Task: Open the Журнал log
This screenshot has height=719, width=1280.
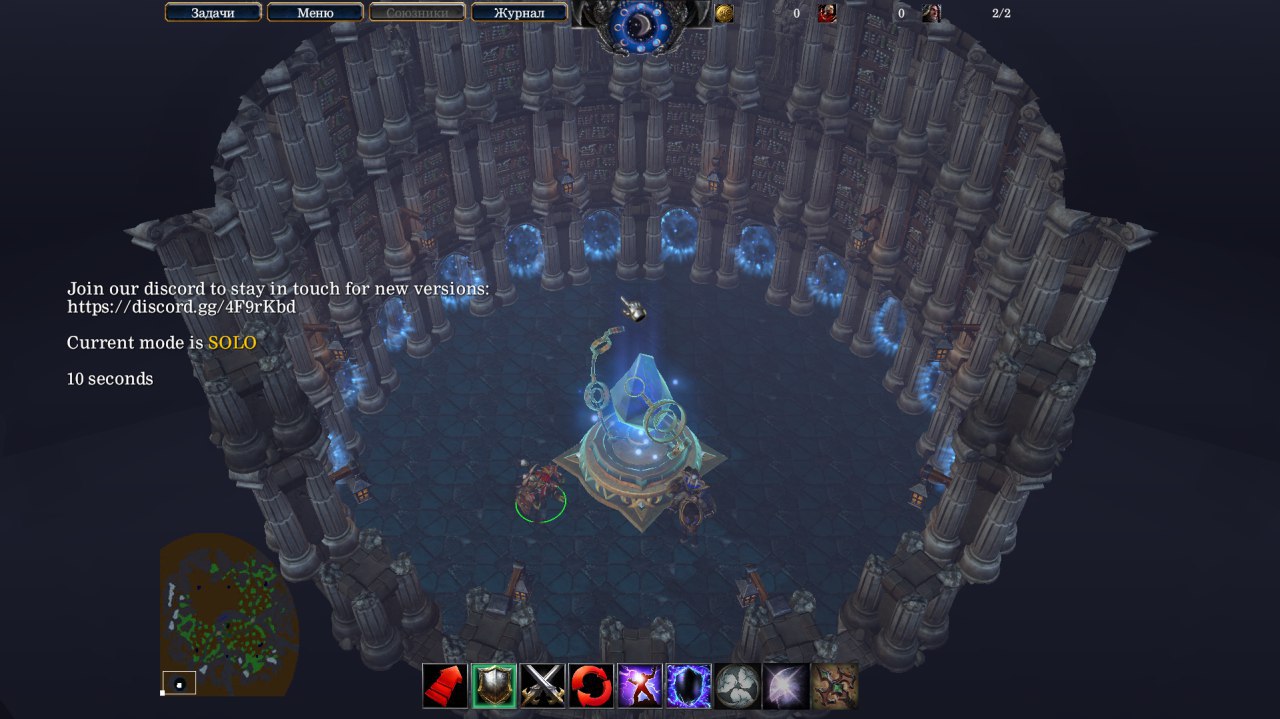Action: click(x=519, y=13)
